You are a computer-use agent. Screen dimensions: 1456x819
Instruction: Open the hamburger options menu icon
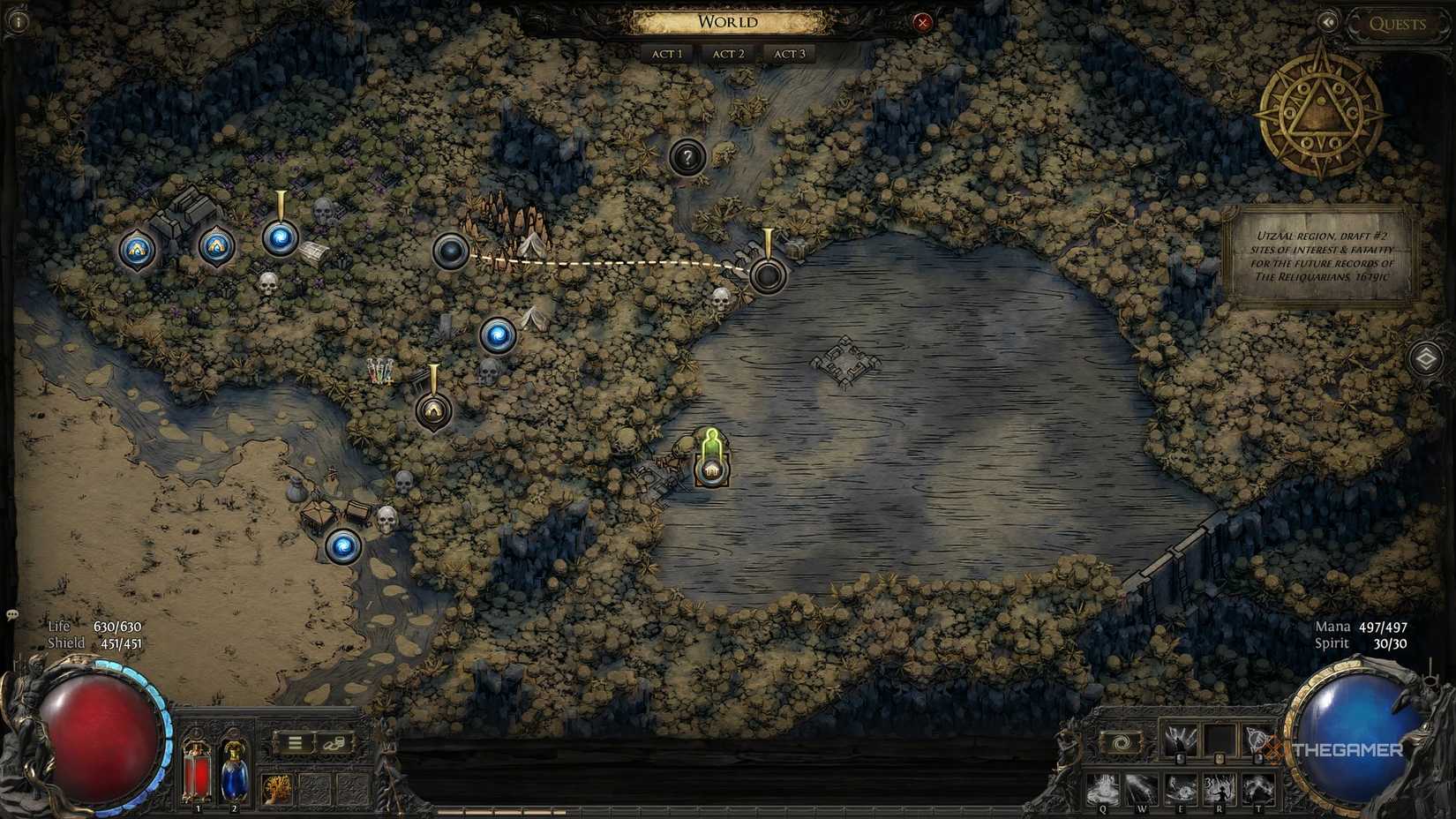tap(295, 742)
